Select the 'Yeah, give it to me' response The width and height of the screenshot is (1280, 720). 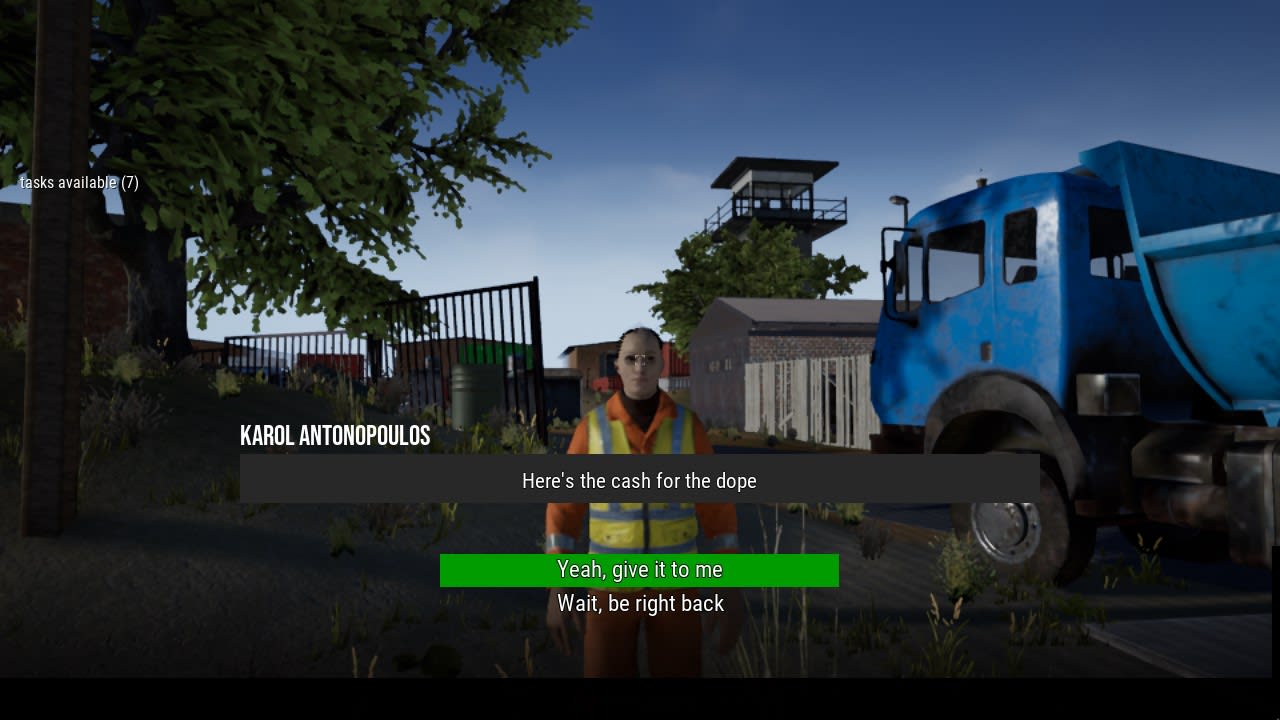point(639,570)
